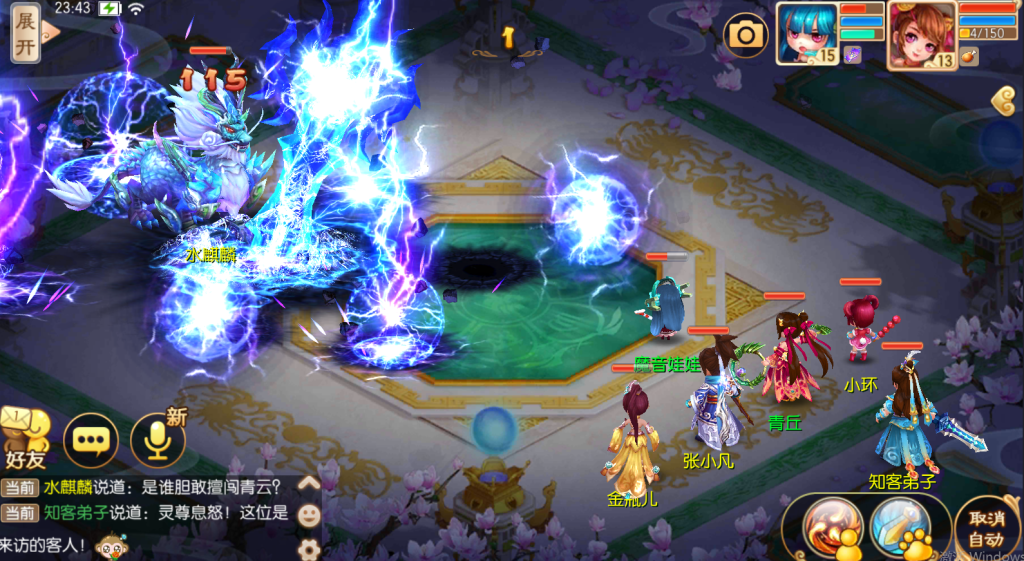Select the brown-haired level 13 character portrait
1024x561 pixels.
pos(920,34)
